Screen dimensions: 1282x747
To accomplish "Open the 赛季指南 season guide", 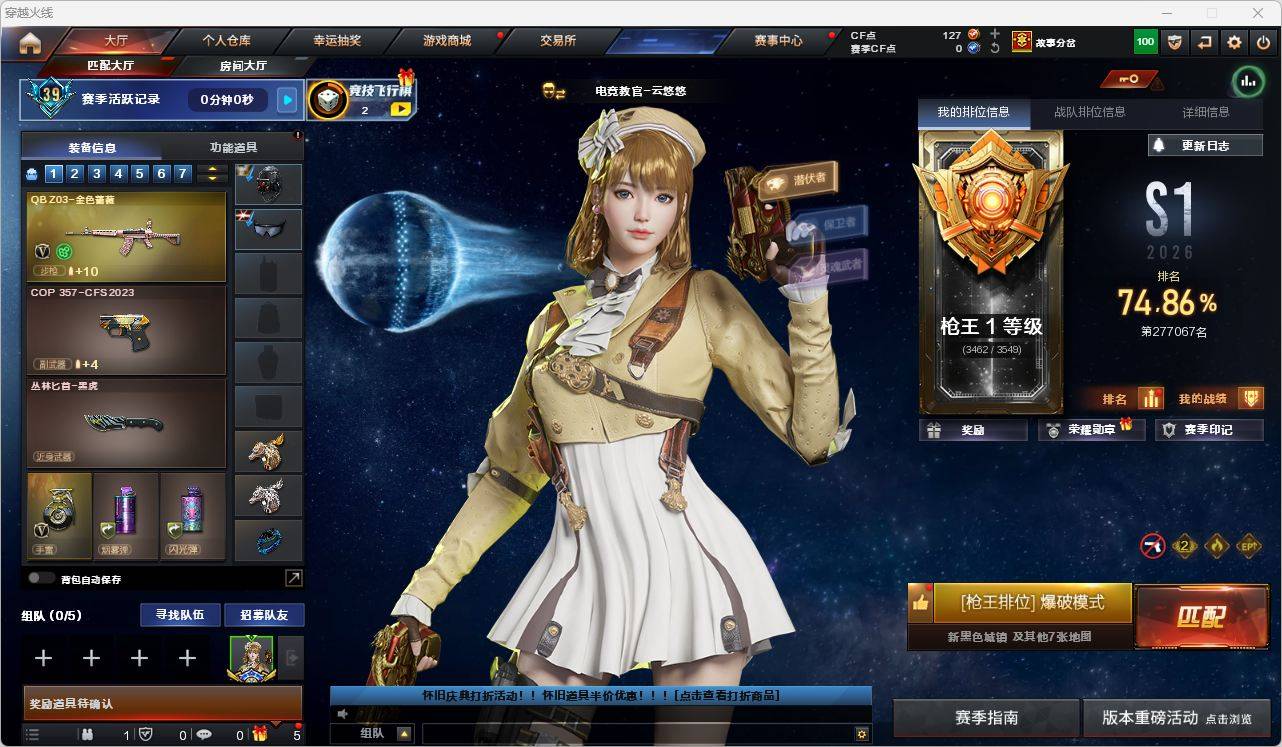I will pyautogui.click(x=986, y=718).
